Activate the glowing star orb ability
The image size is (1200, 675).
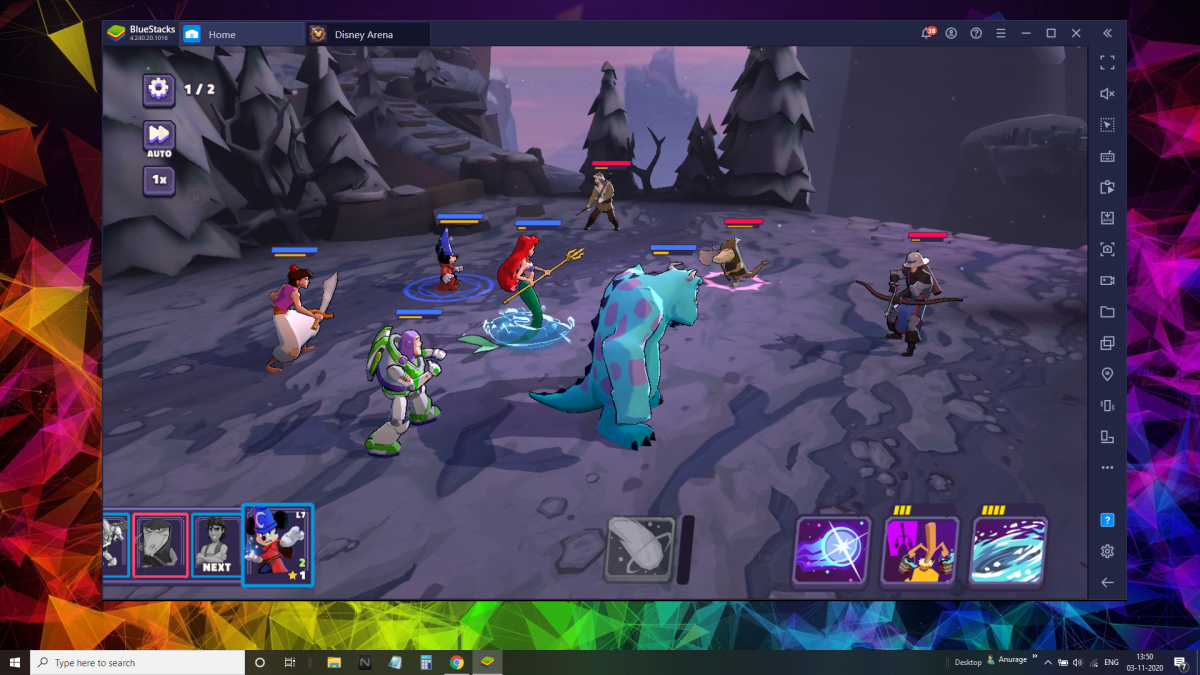[831, 550]
